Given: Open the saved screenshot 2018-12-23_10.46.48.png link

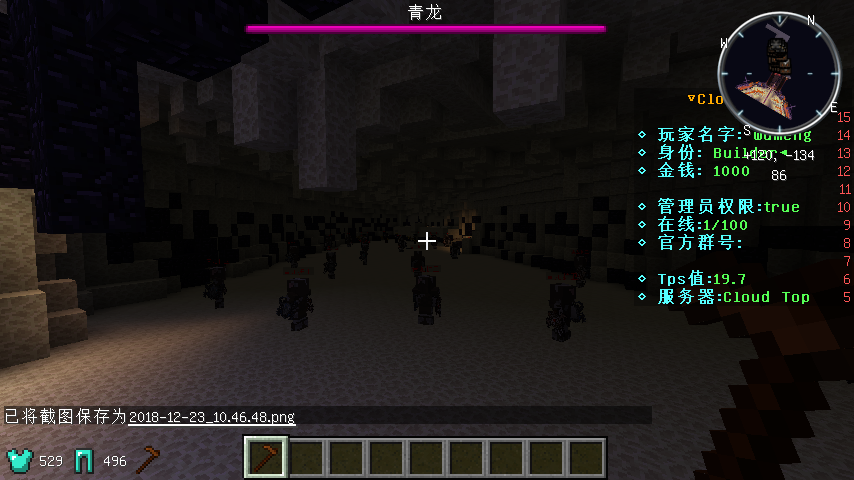Looking at the screenshot, I should point(212,416).
